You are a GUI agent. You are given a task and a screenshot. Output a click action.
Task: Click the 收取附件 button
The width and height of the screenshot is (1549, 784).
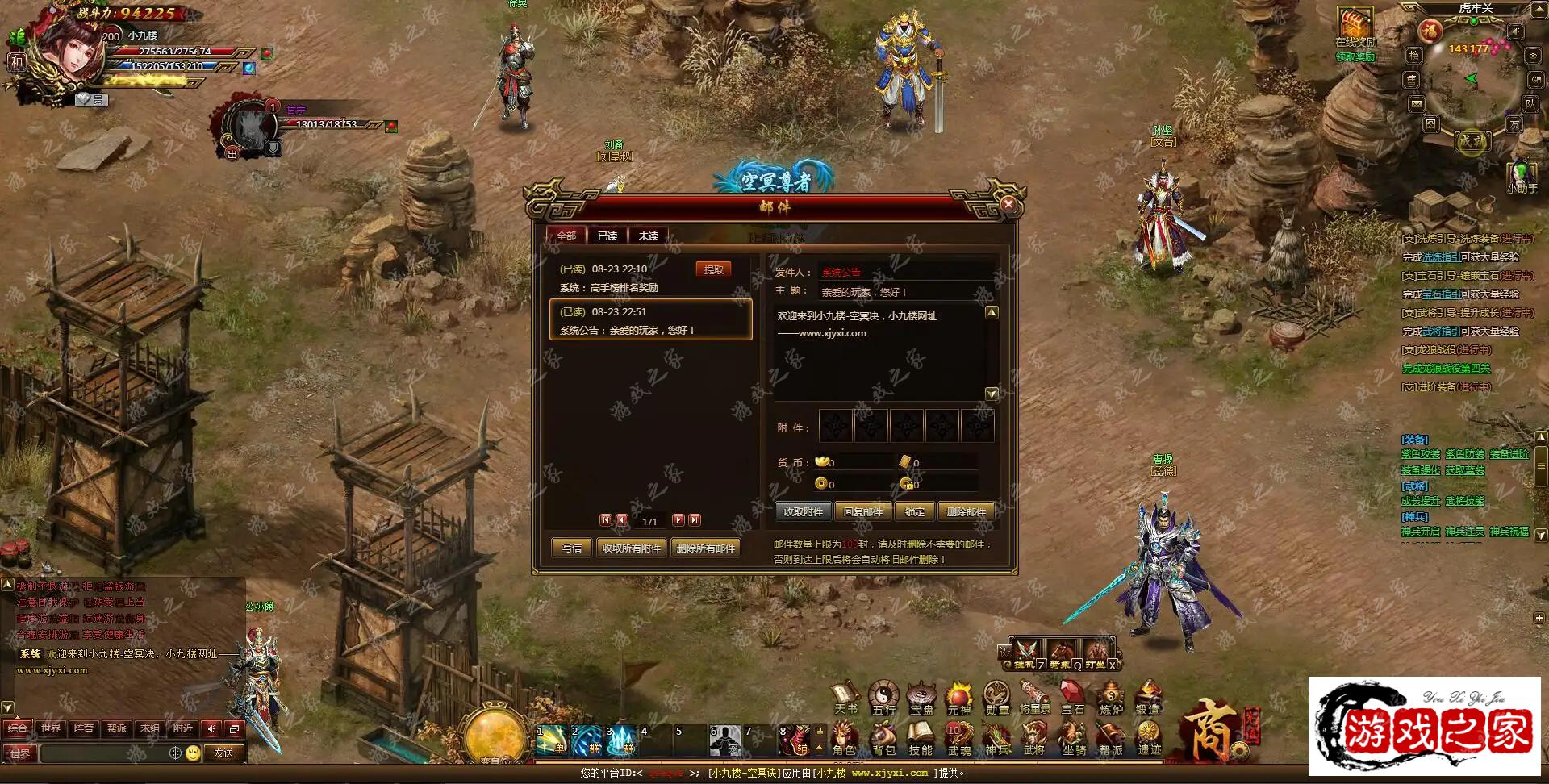(x=803, y=511)
